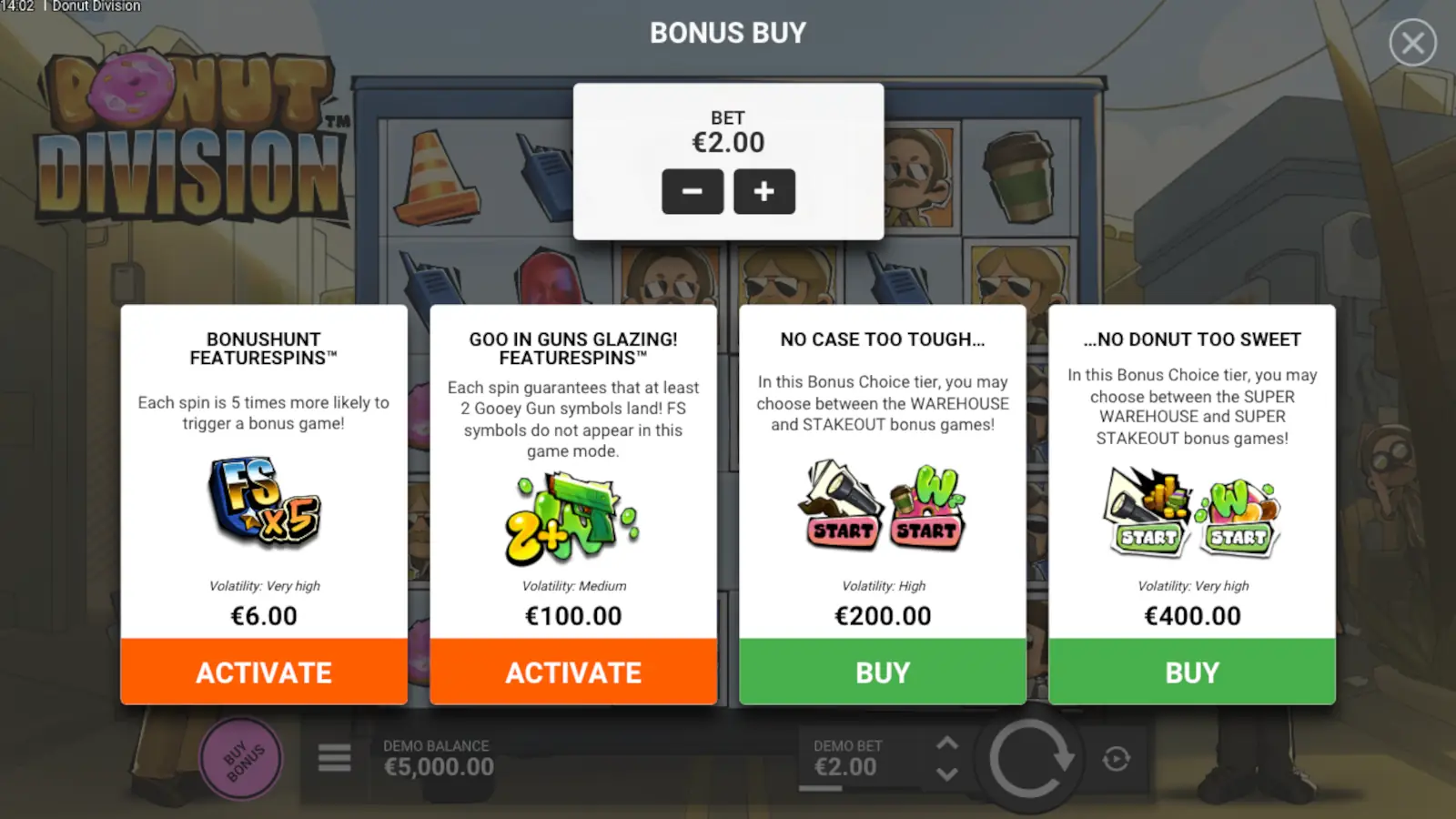Activate Goo In Guns Glazing FeatureSpins

pos(572,672)
